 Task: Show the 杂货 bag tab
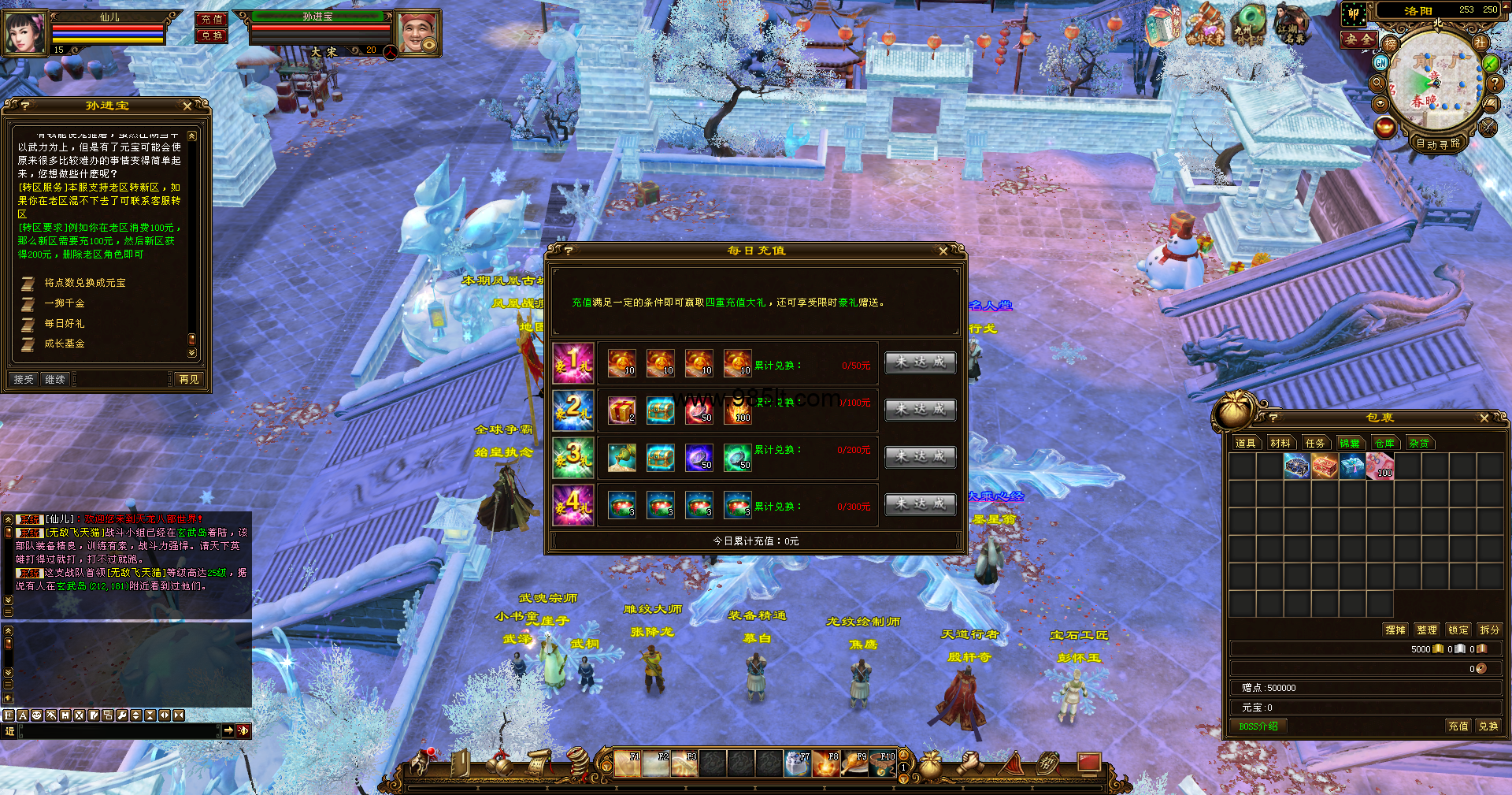(x=1419, y=443)
